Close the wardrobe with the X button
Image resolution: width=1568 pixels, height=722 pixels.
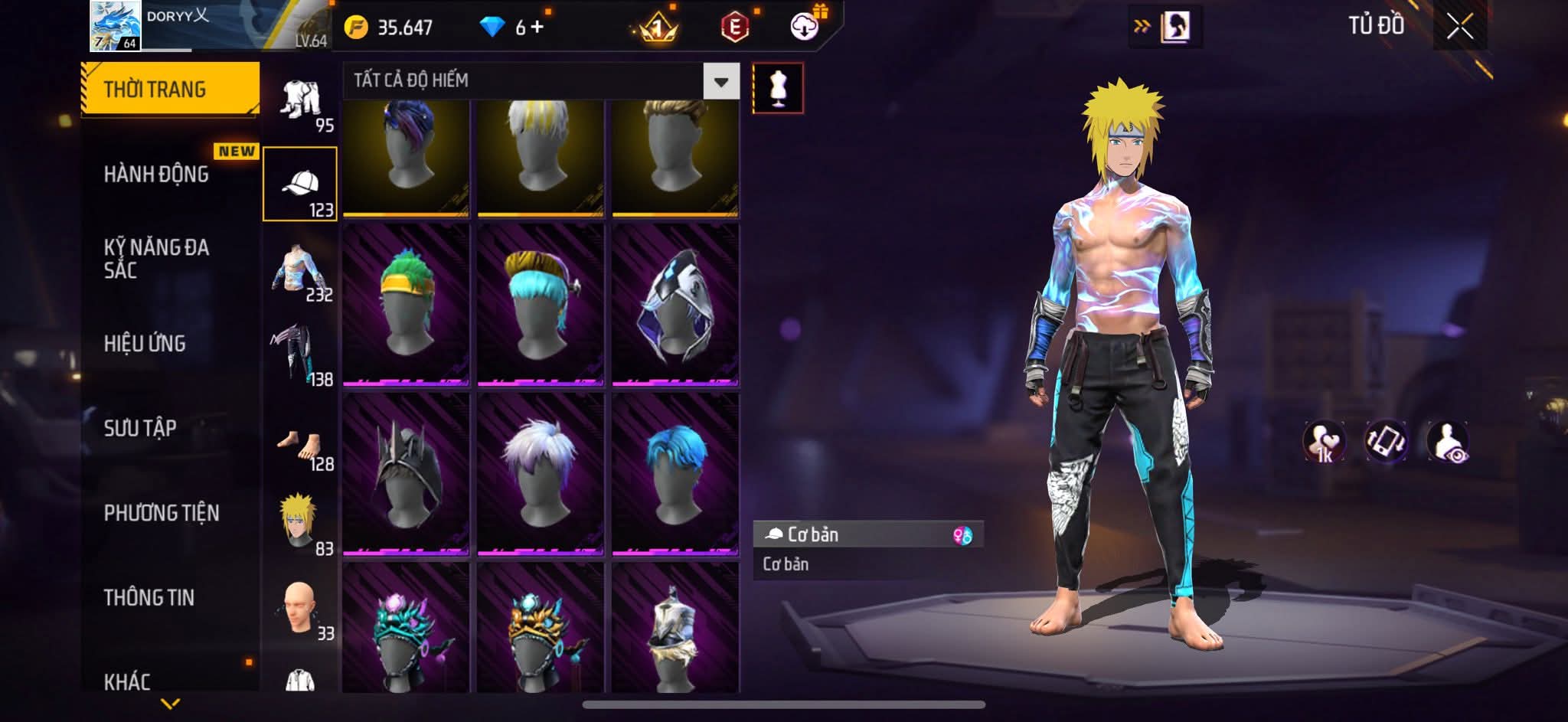[1459, 28]
